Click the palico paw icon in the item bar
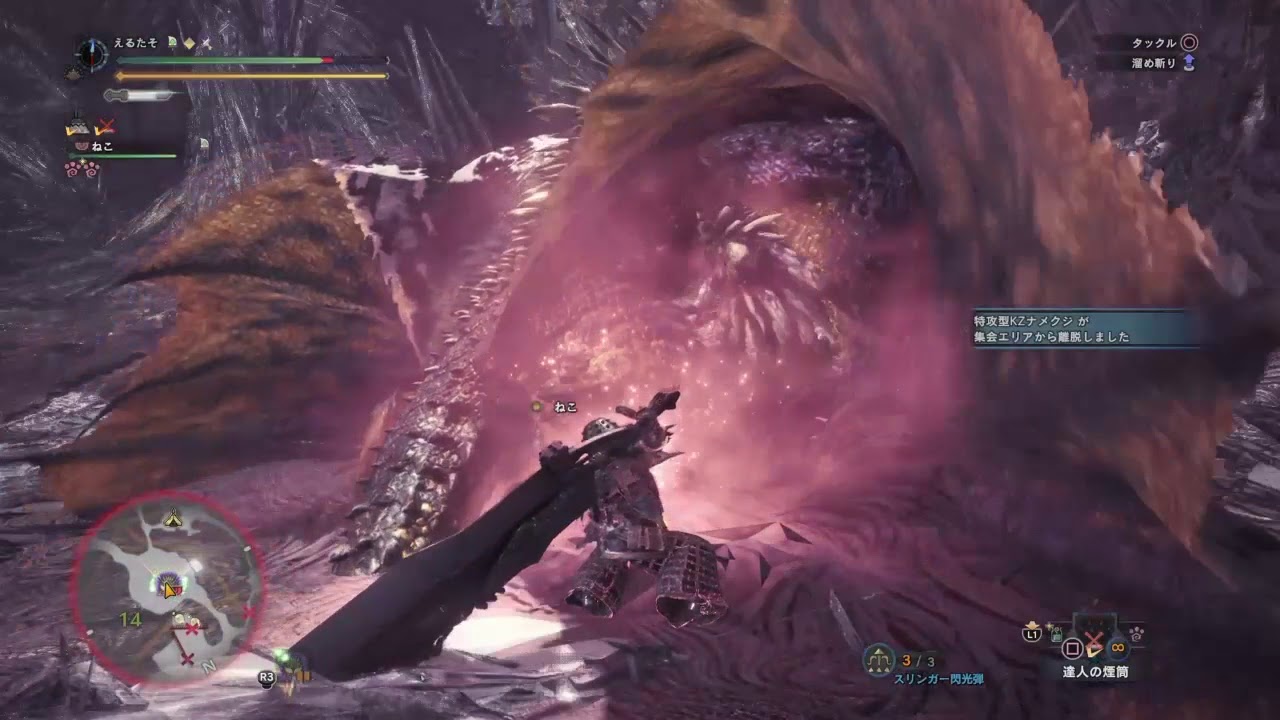 [1136, 635]
